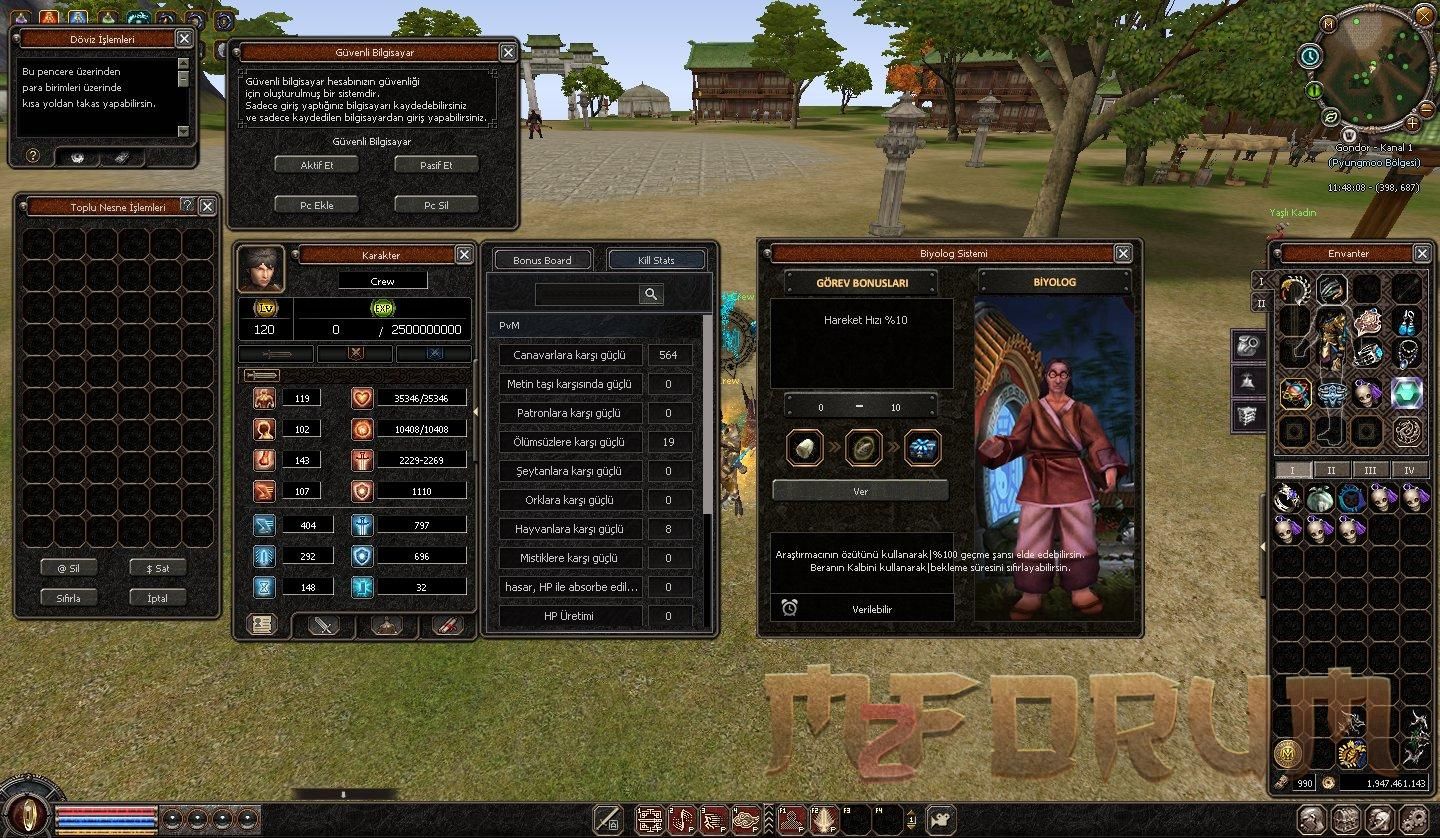Click the @ Sil button
The height and width of the screenshot is (838, 1440).
tap(68, 568)
